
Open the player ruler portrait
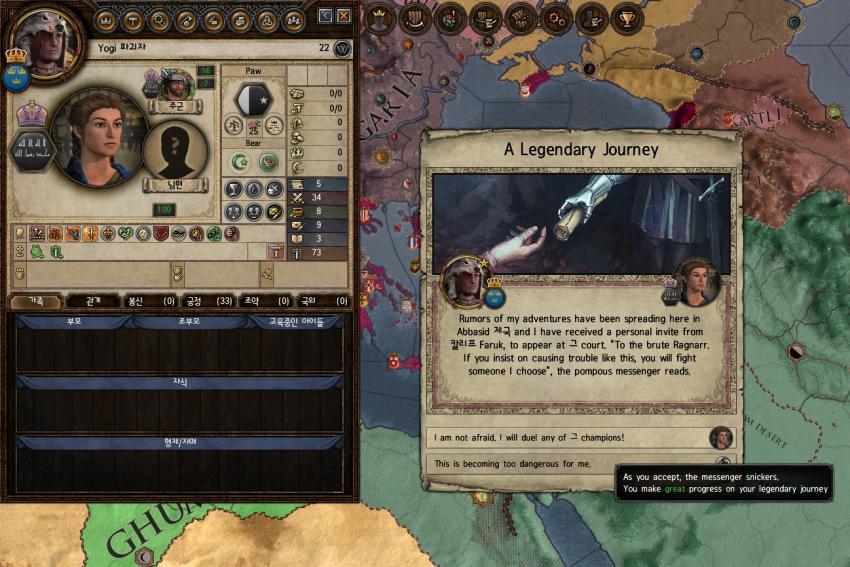point(42,40)
